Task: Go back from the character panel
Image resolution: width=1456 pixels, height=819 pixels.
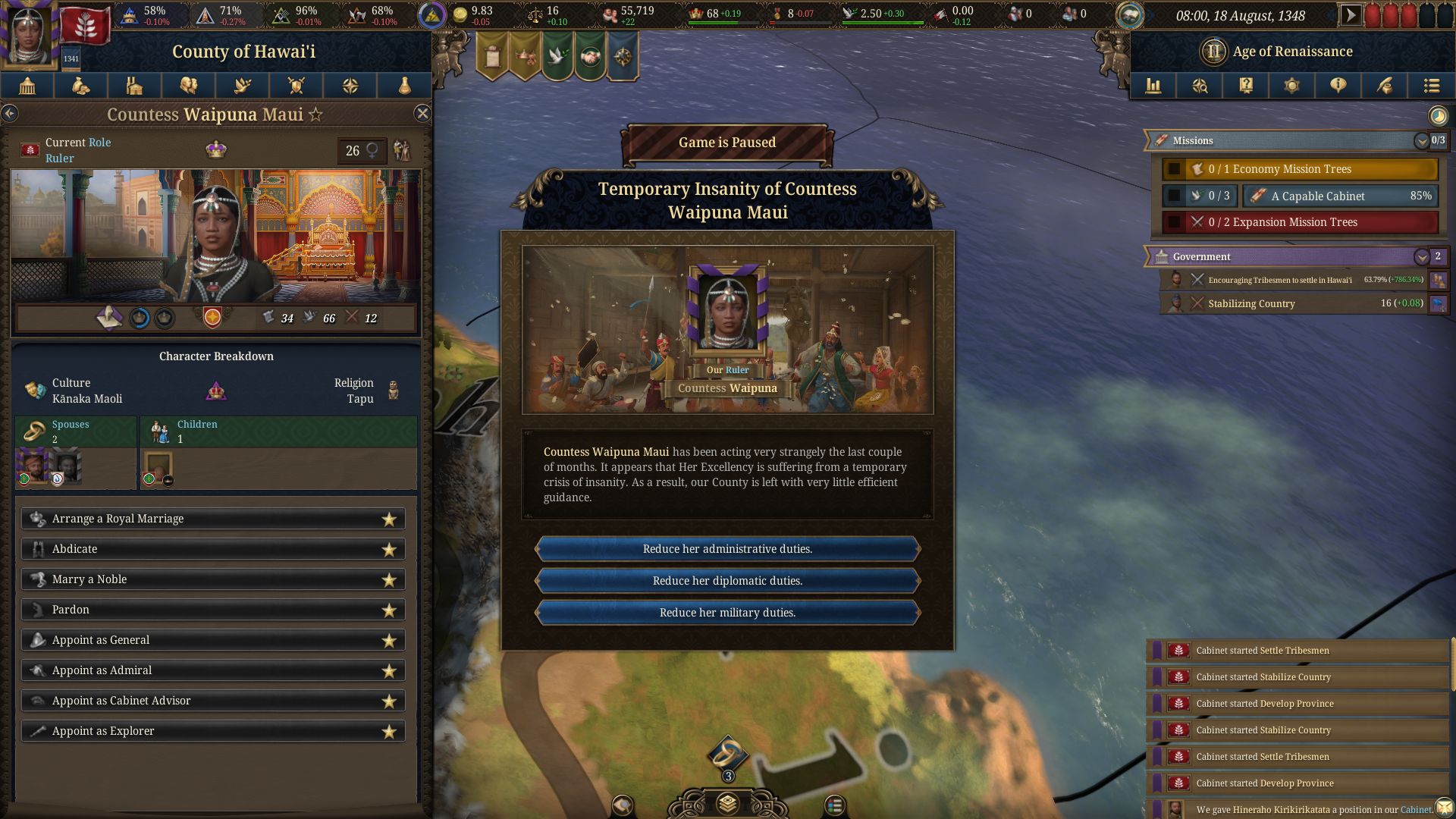Action: point(10,114)
